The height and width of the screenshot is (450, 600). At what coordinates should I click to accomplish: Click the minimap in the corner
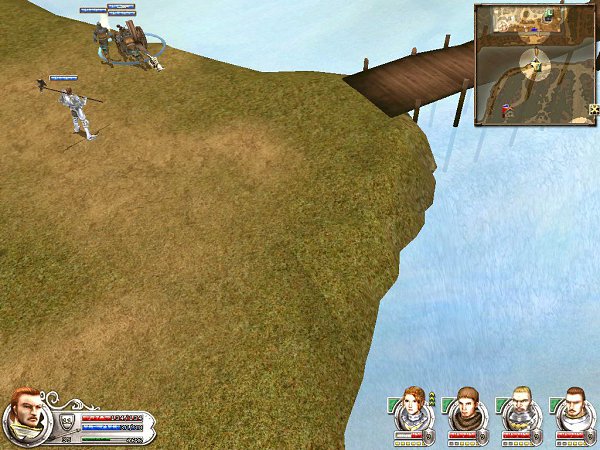[533, 64]
